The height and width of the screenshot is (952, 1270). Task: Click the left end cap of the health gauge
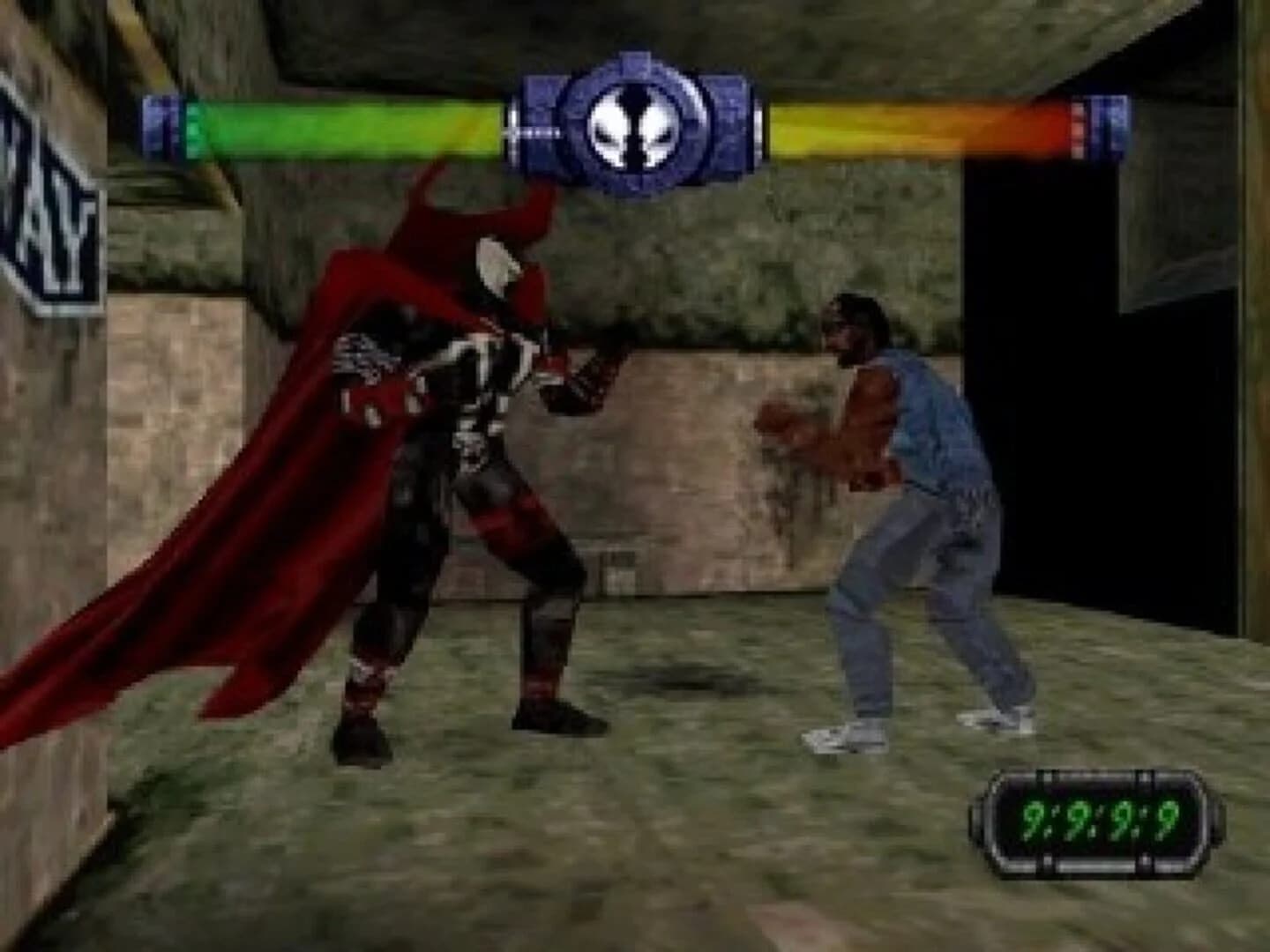(161, 123)
